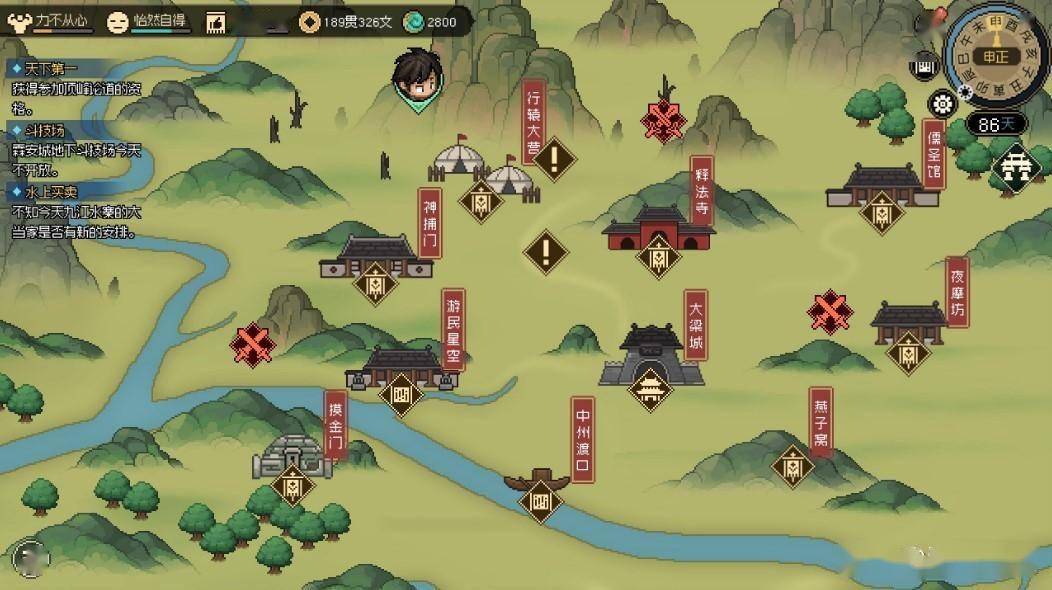Select the 游民星空 building marker
The height and width of the screenshot is (590, 1052).
[401, 390]
